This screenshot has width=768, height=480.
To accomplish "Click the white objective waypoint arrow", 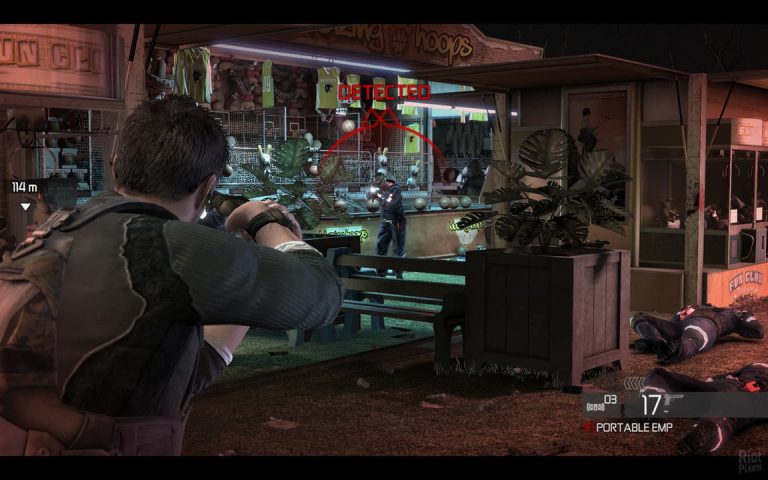I will (x=25, y=207).
